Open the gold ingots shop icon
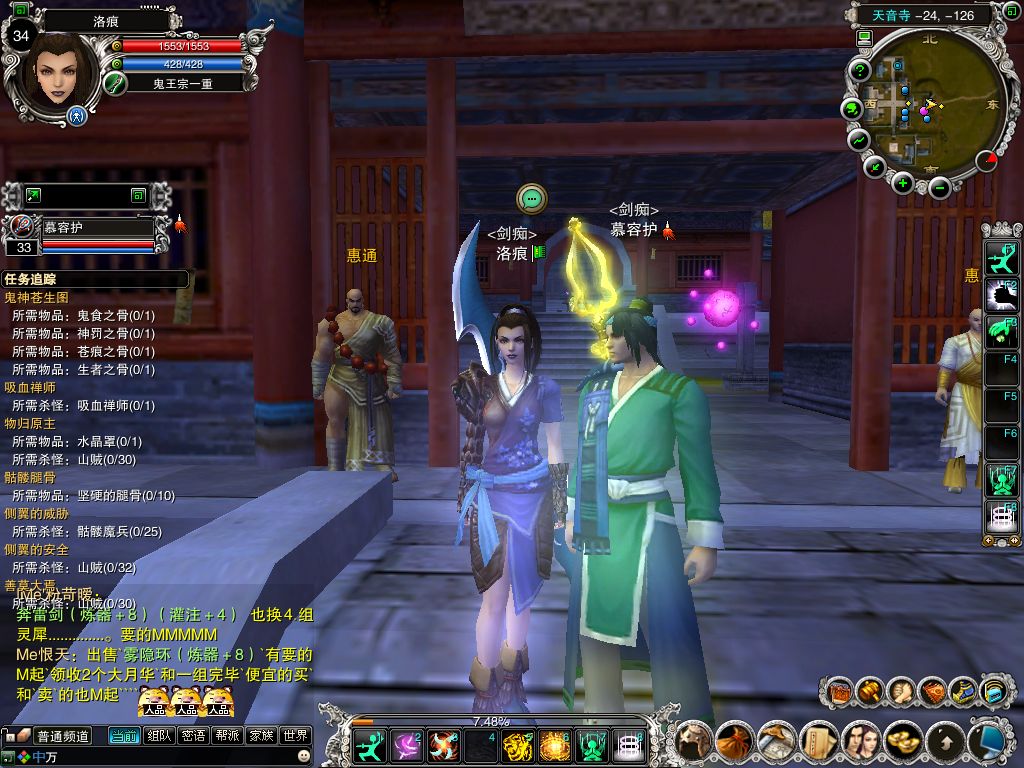Screen dimensions: 1024x768 (905, 741)
